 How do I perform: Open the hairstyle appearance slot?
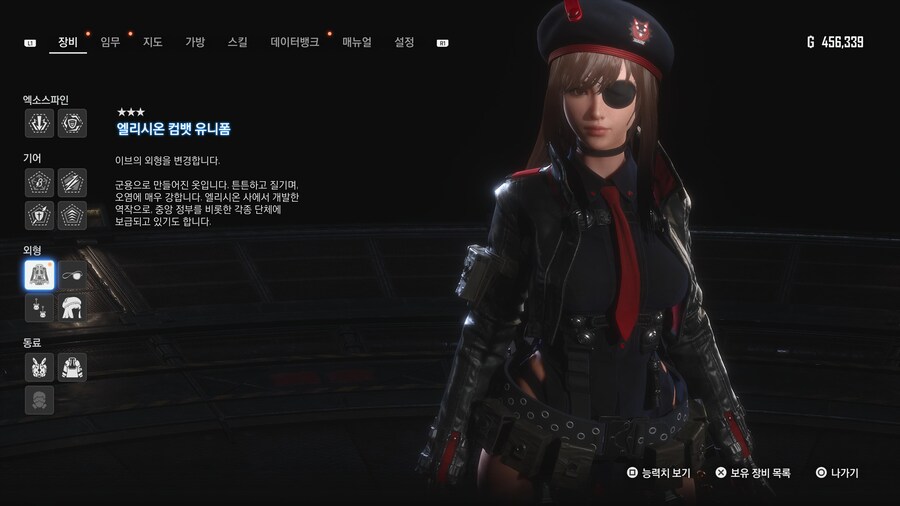coord(72,308)
